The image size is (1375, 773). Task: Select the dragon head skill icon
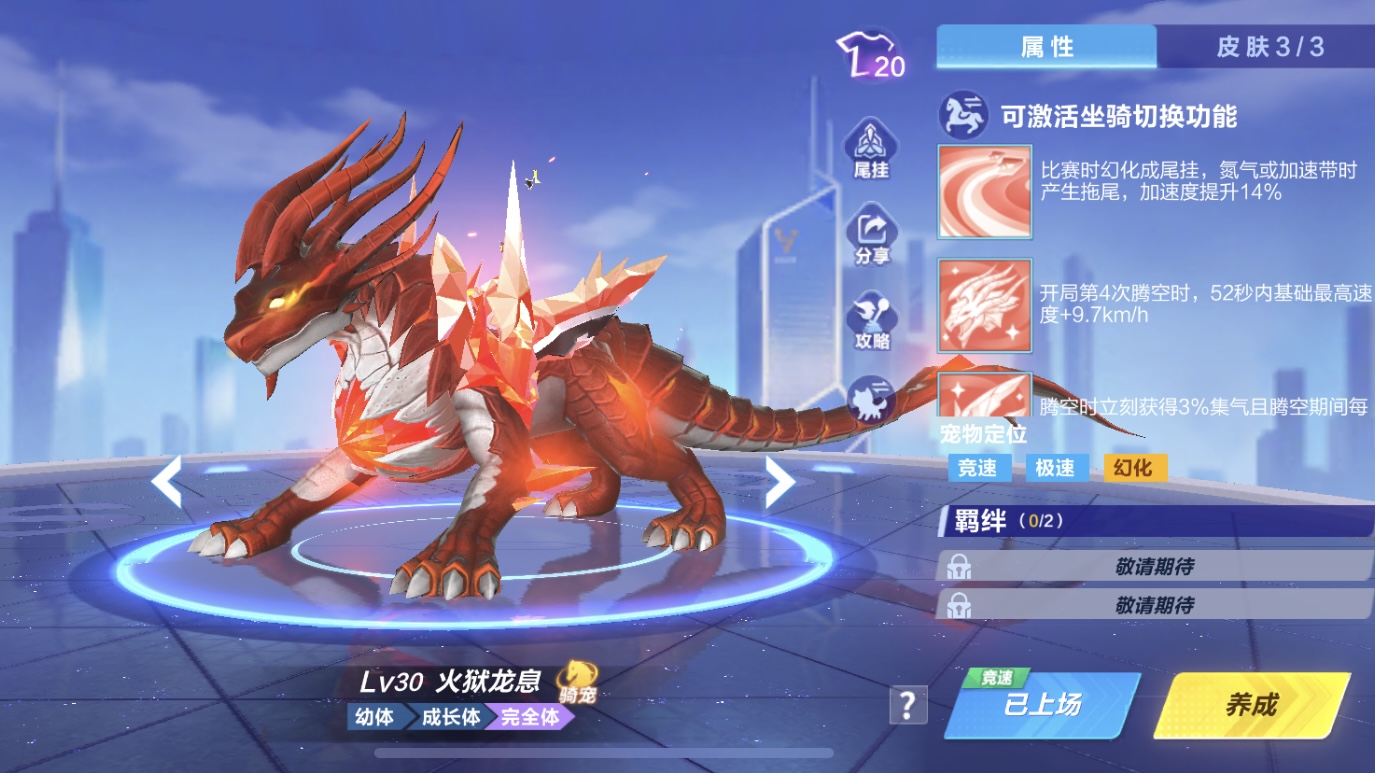pos(984,305)
